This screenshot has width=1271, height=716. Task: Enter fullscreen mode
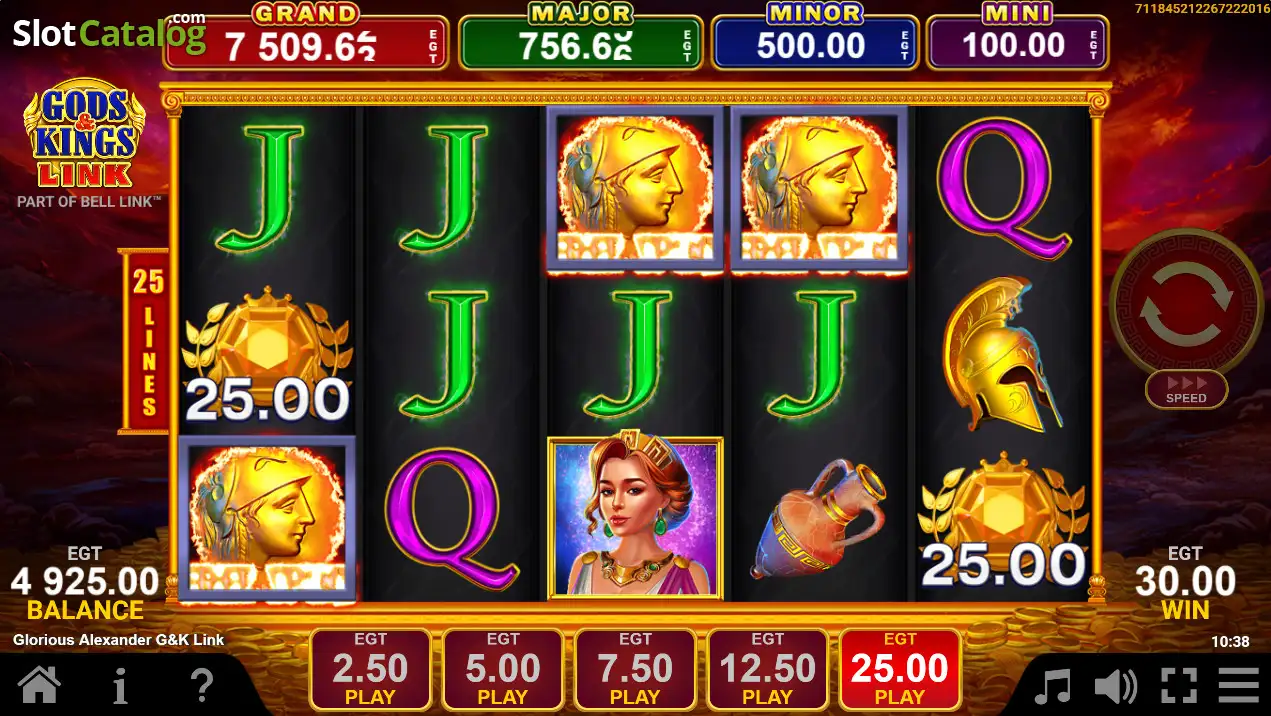[1178, 687]
